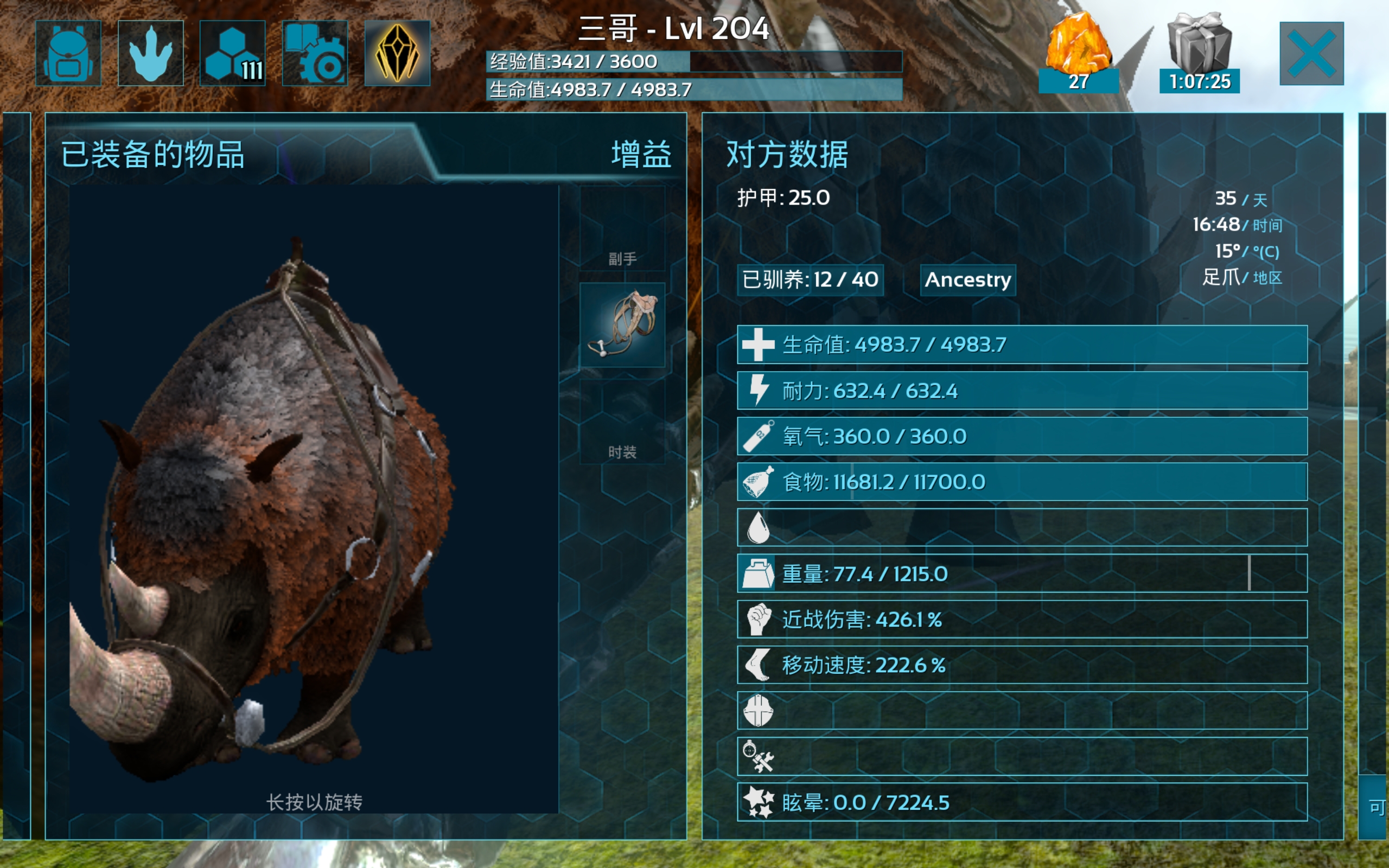Switch to the dino footprint tab

click(150, 53)
